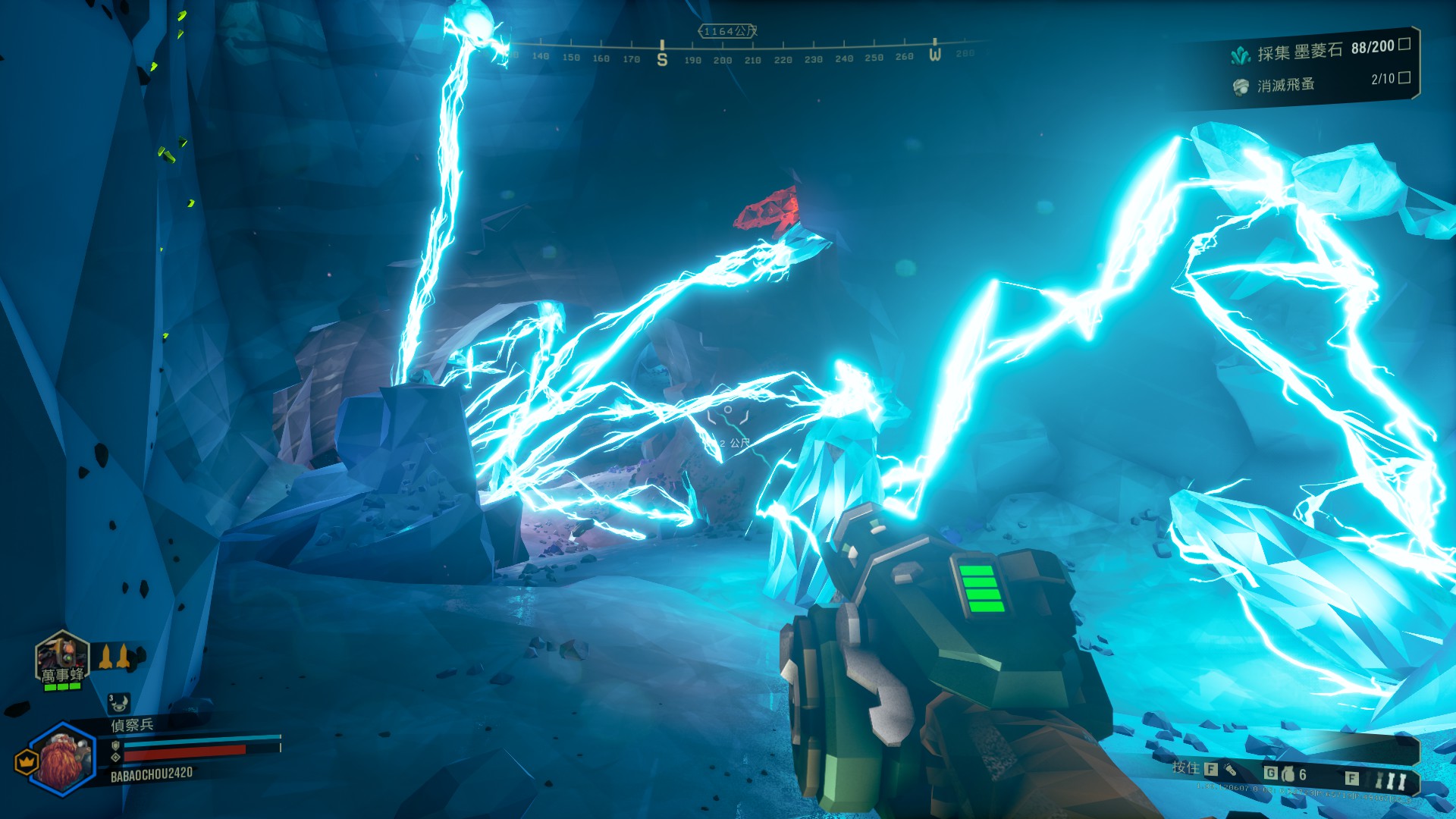1456x819 pixels.
Task: Click the horned perk icon
Action: [x=118, y=703]
